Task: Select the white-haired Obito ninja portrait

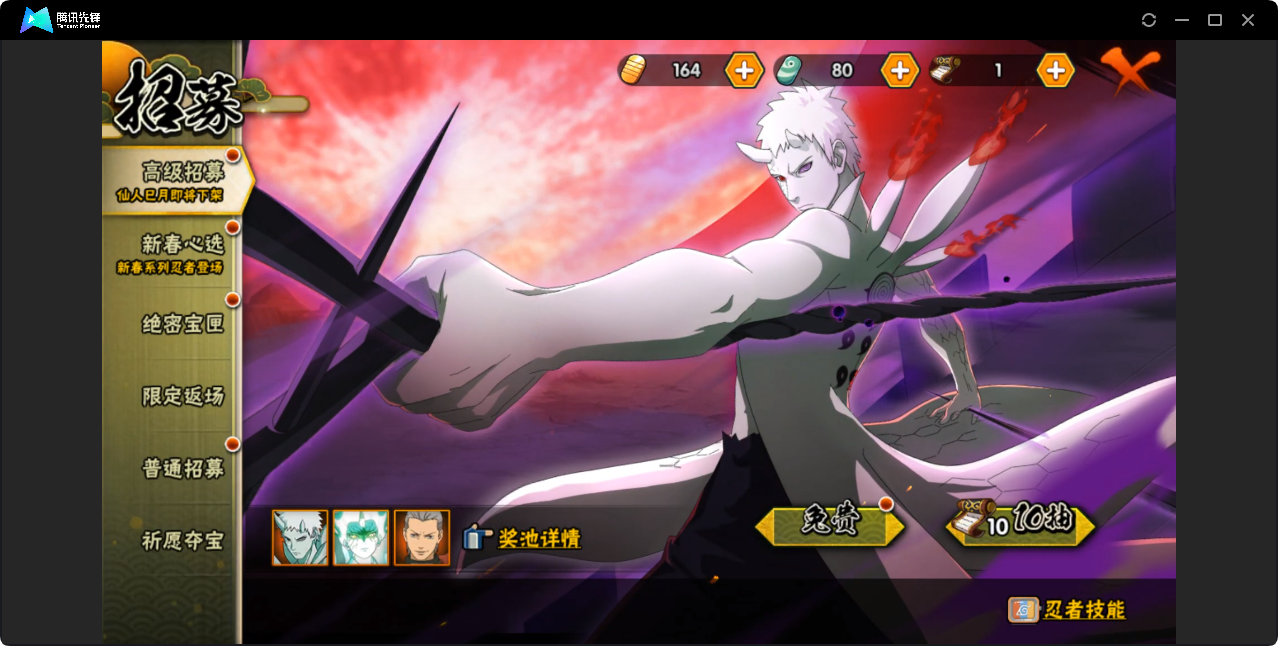Action: pyautogui.click(x=300, y=538)
